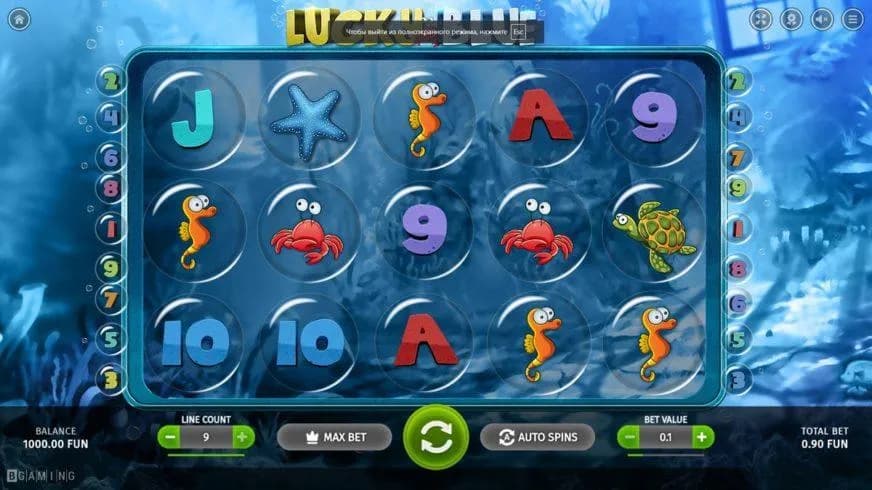Go to the home screen icon
The width and height of the screenshot is (872, 490).
click(x=19, y=19)
